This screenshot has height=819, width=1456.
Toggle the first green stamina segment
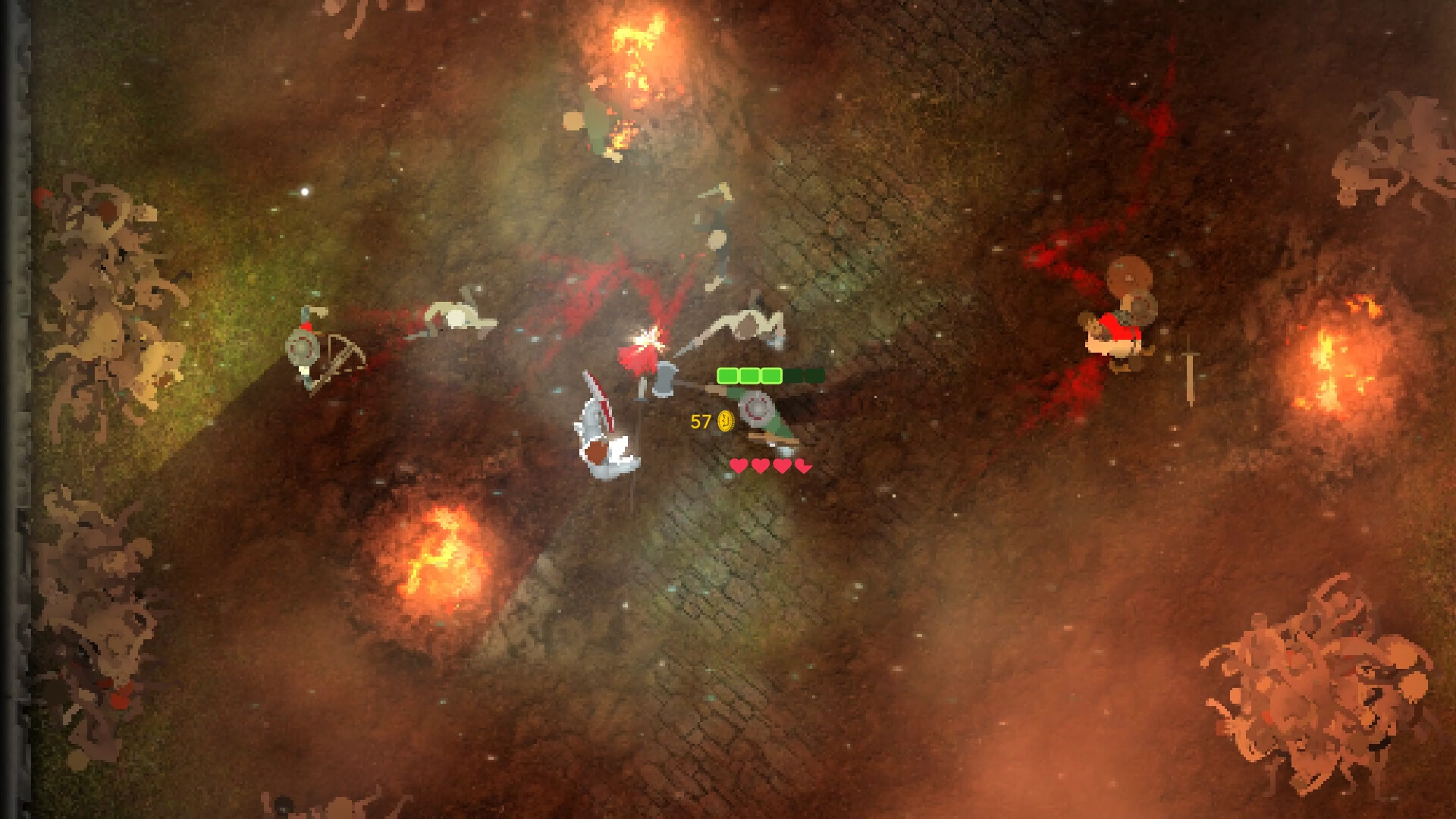(x=728, y=375)
